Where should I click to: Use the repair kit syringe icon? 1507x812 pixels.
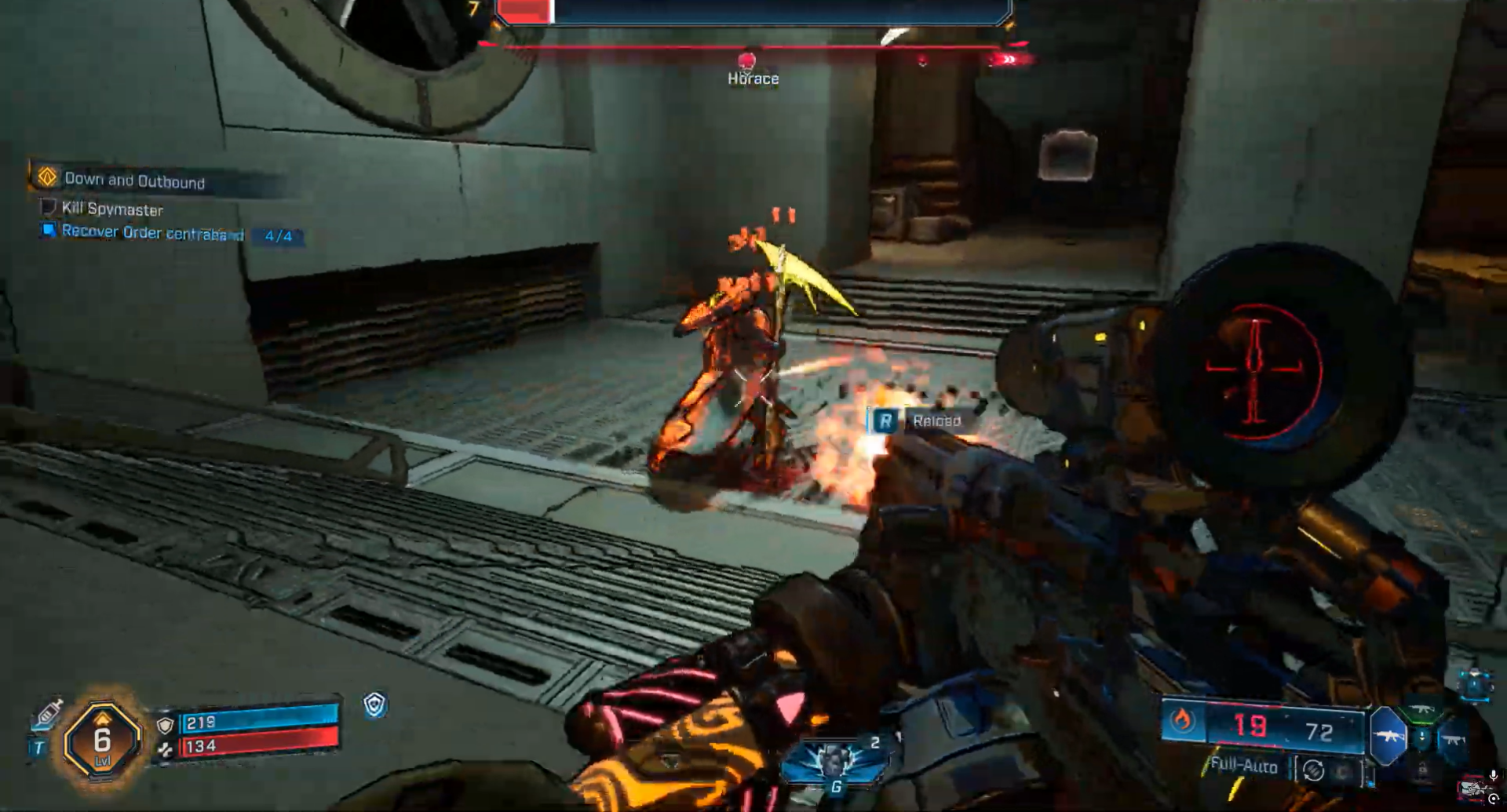(x=48, y=712)
